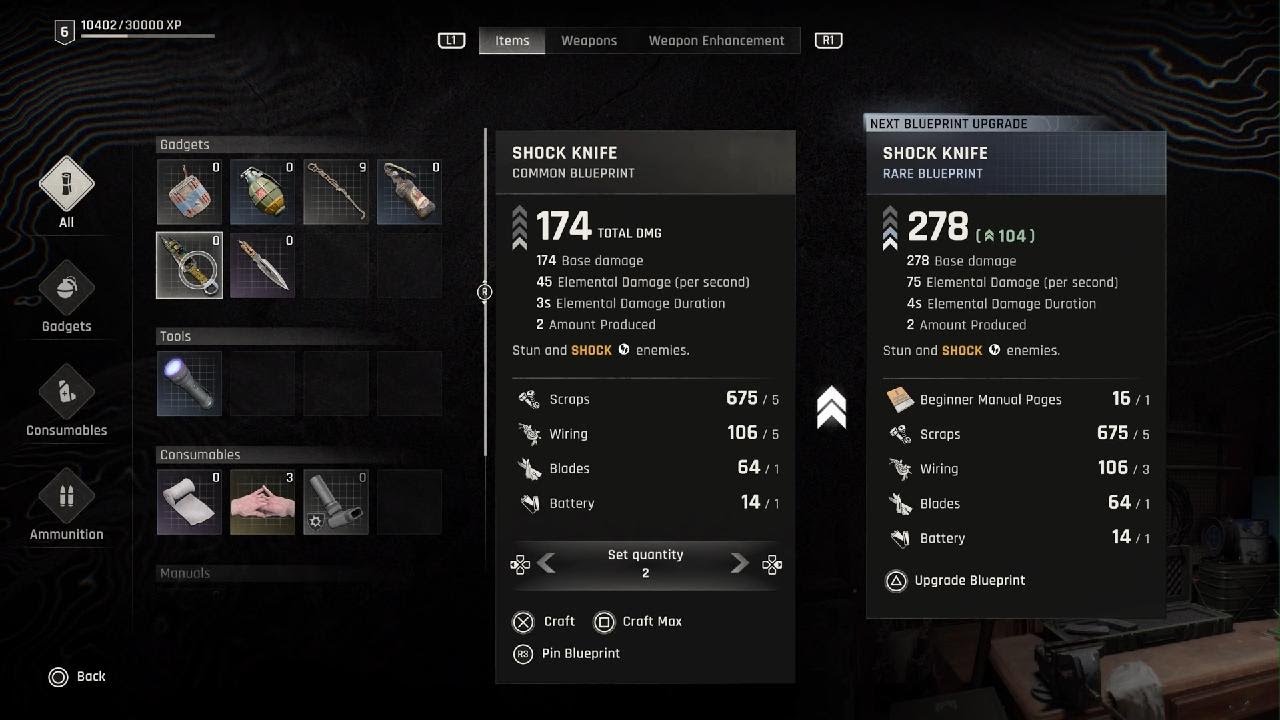Select the wrapped explosive bundle gadget slot
The width and height of the screenshot is (1280, 720).
(x=189, y=192)
